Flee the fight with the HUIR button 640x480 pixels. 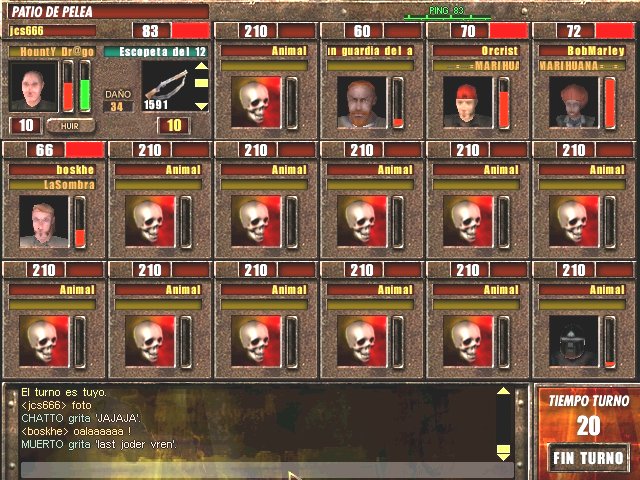point(71,126)
